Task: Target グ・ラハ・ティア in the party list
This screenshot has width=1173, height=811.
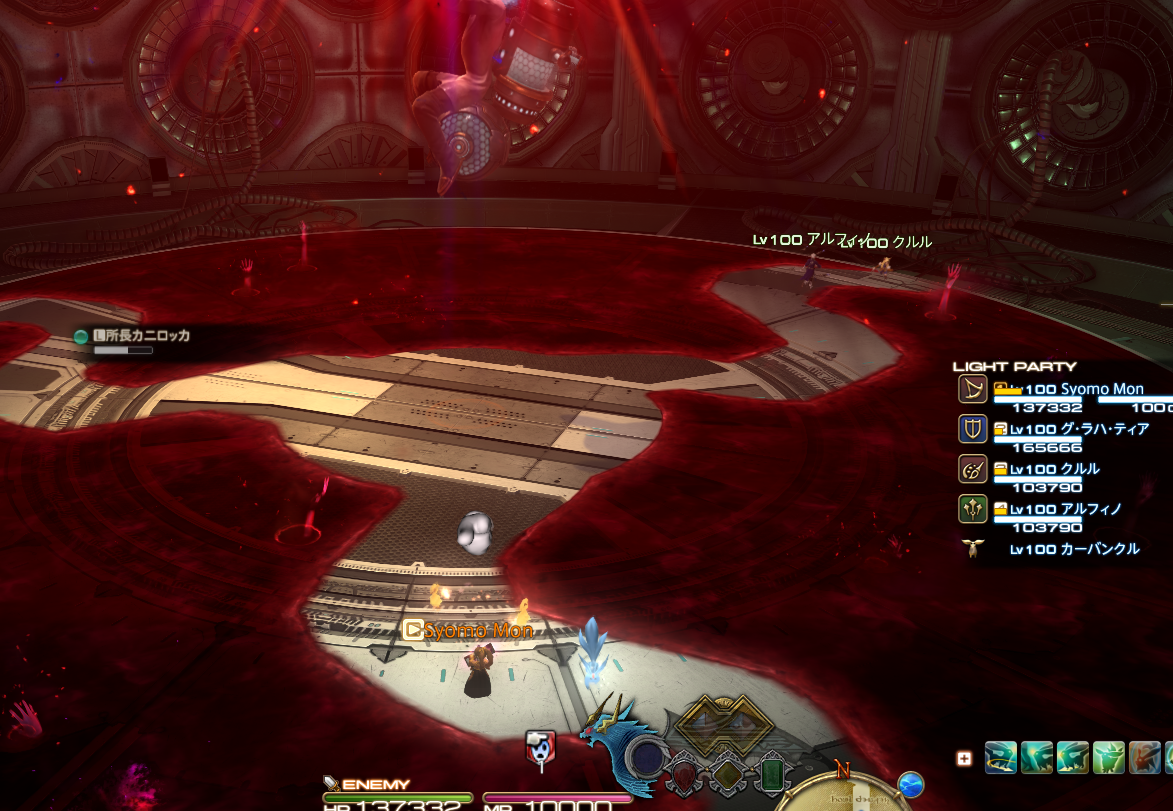Action: click(x=1078, y=429)
